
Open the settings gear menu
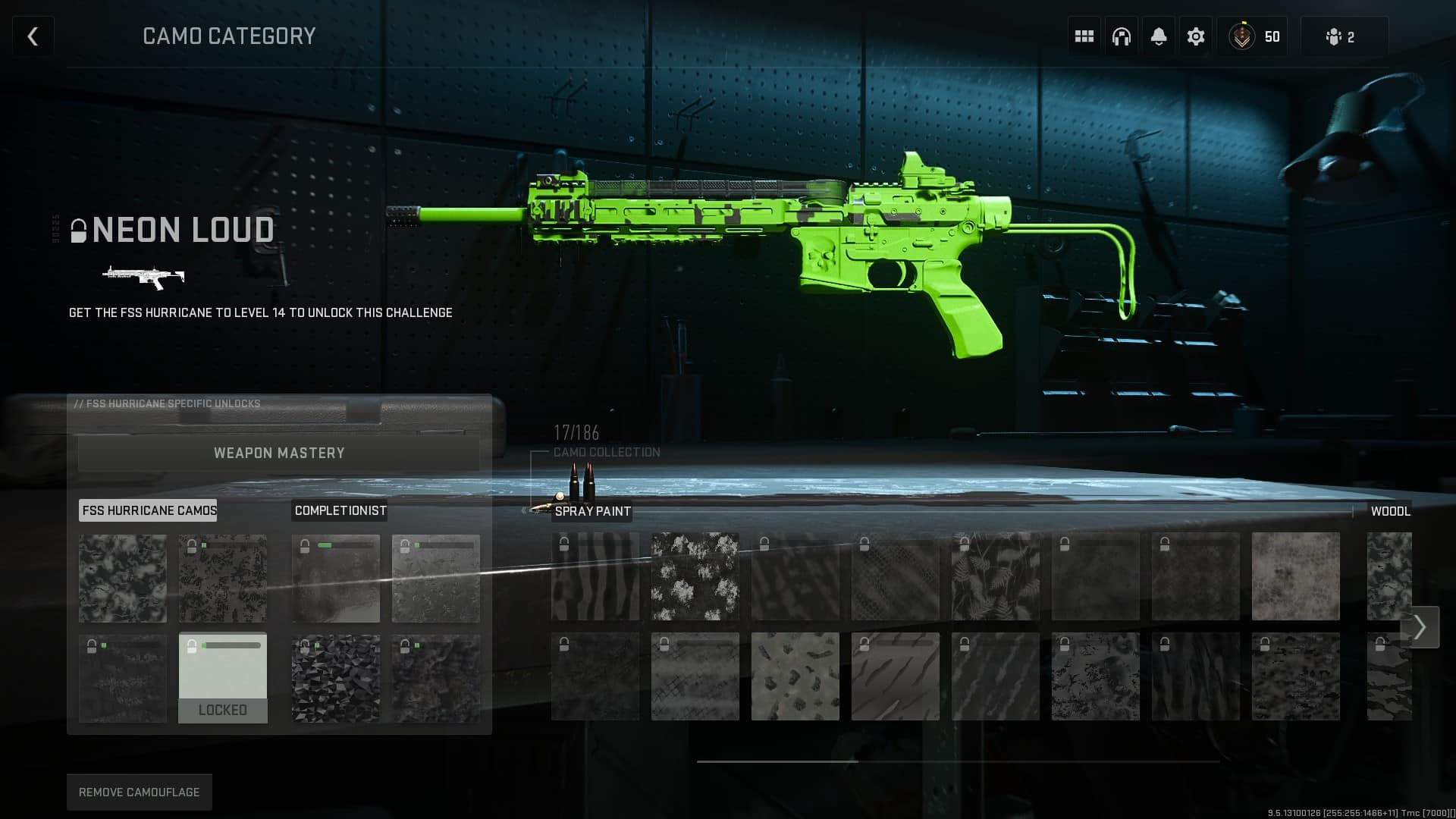1195,36
